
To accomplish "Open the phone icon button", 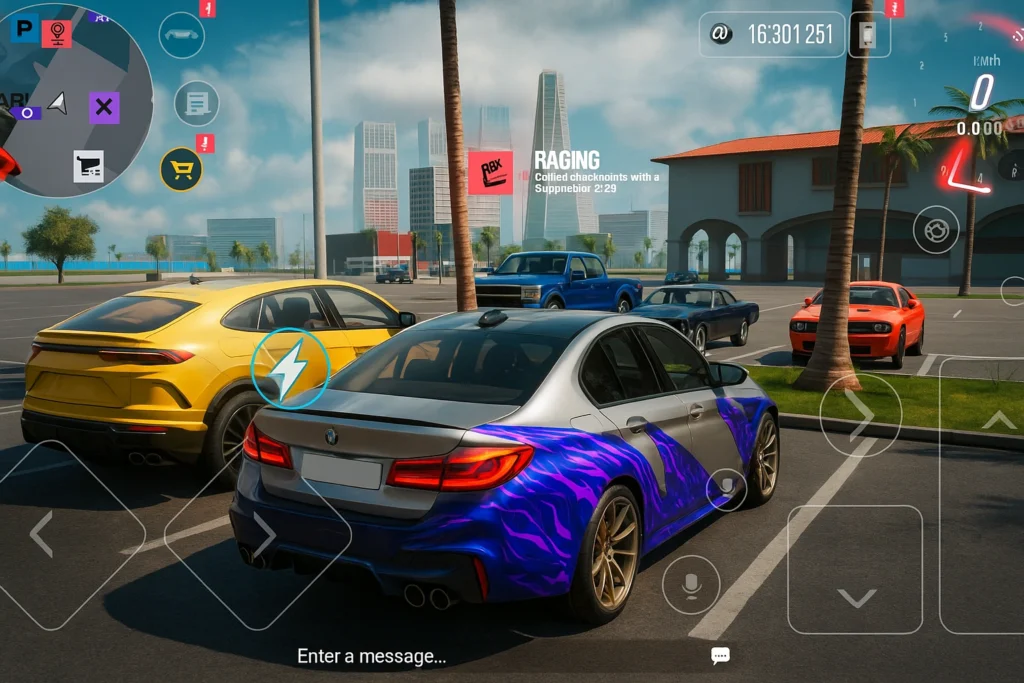I will tap(868, 35).
